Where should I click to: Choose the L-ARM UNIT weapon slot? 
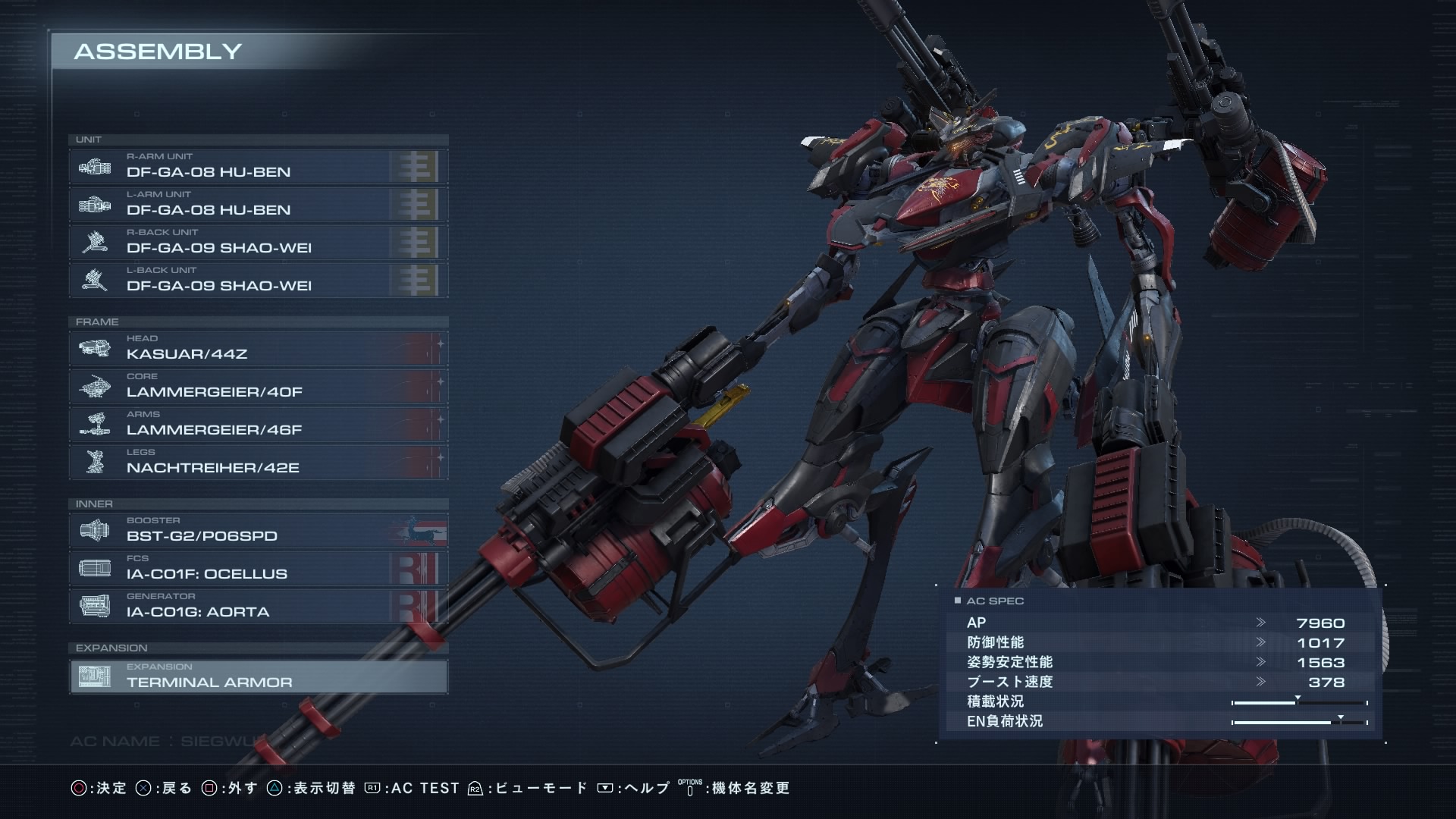[258, 204]
